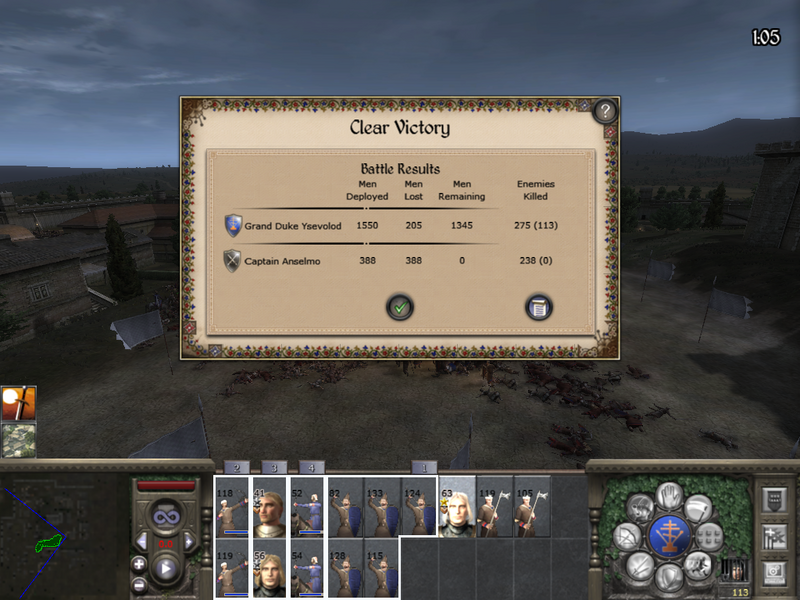The image size is (800, 600).
Task: Confirm the battle results with the green checkmark
Action: pyautogui.click(x=400, y=308)
